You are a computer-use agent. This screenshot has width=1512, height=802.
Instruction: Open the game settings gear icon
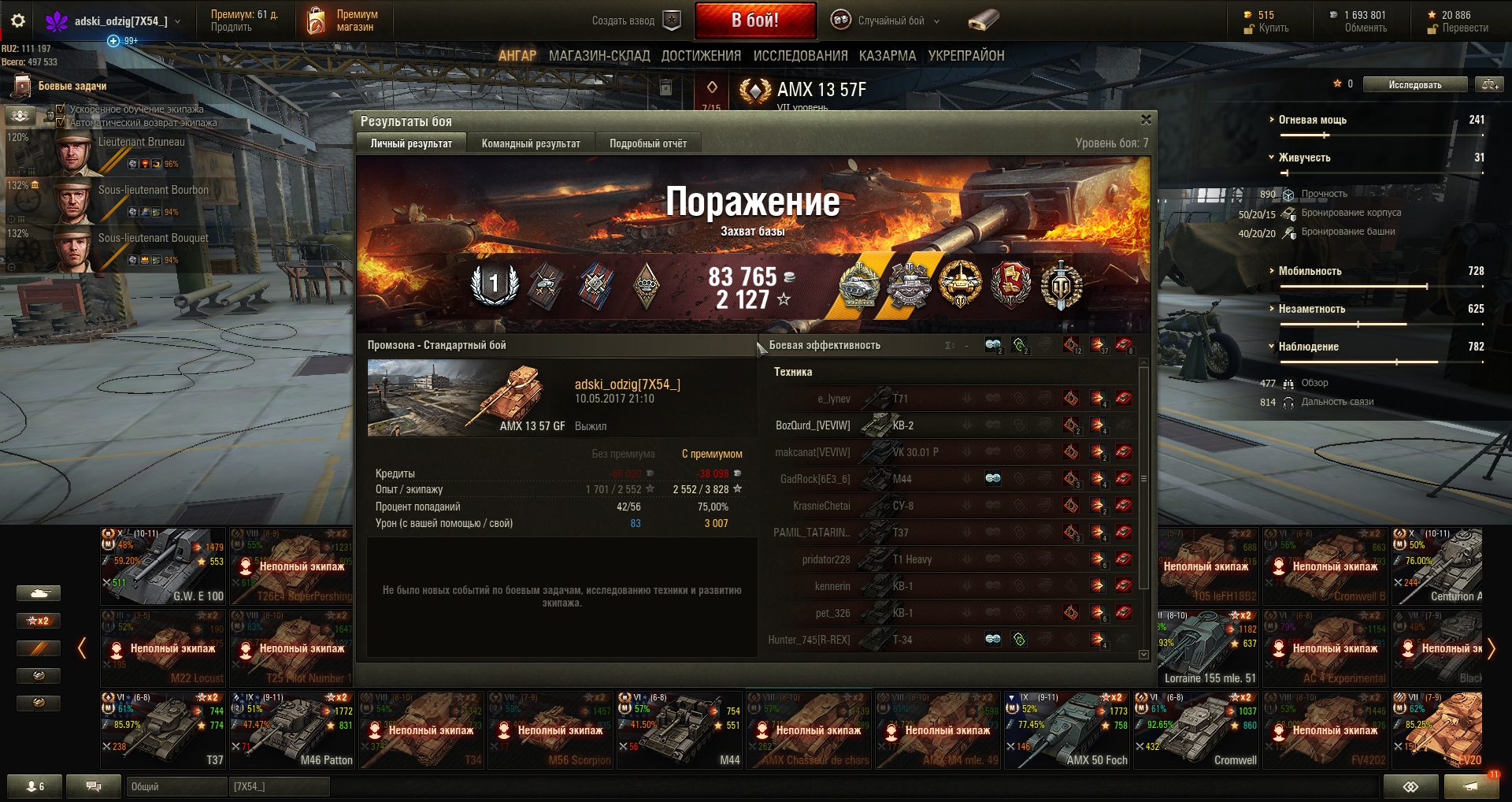click(x=18, y=21)
